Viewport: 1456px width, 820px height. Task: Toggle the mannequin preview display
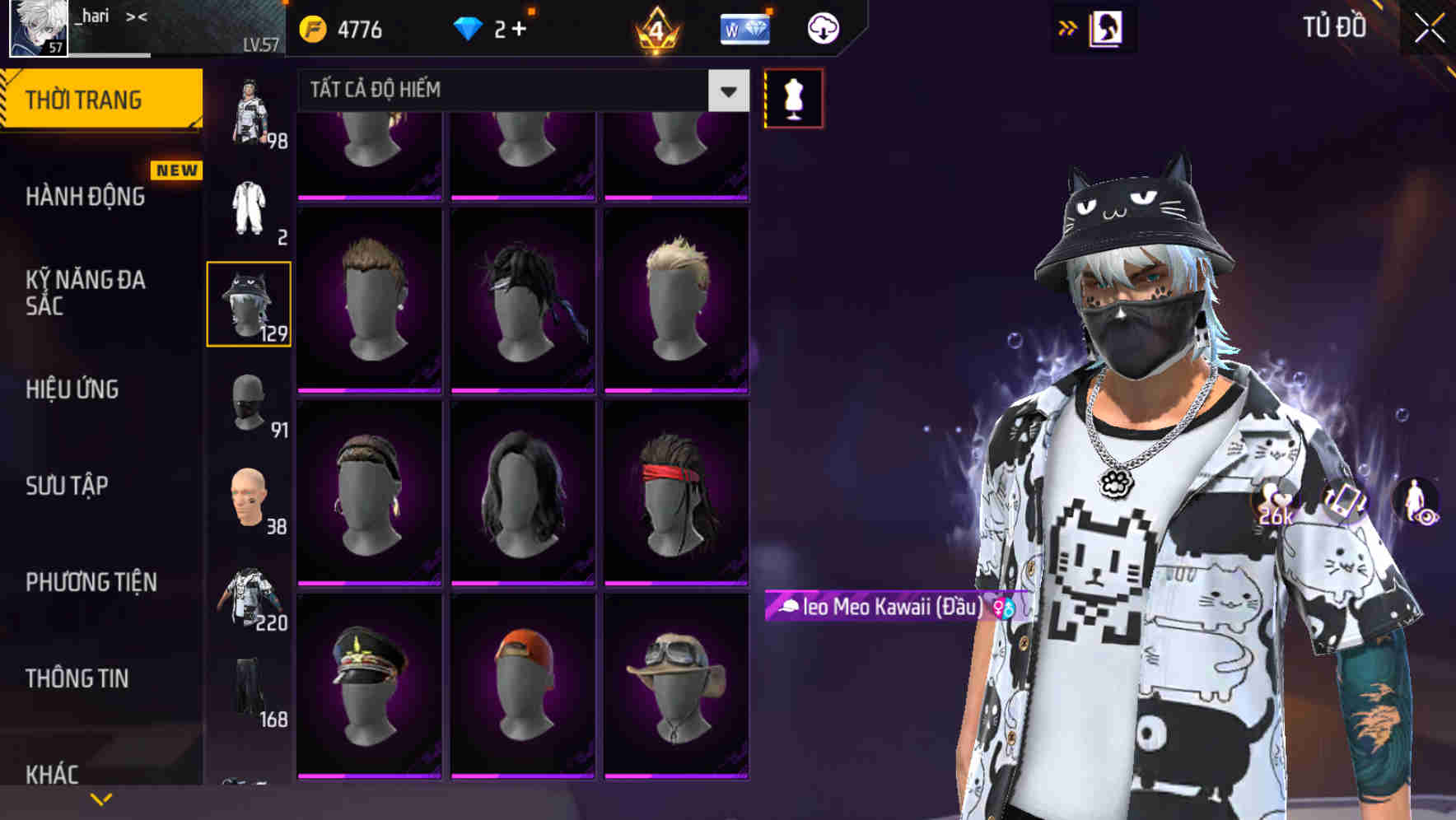pos(793,97)
